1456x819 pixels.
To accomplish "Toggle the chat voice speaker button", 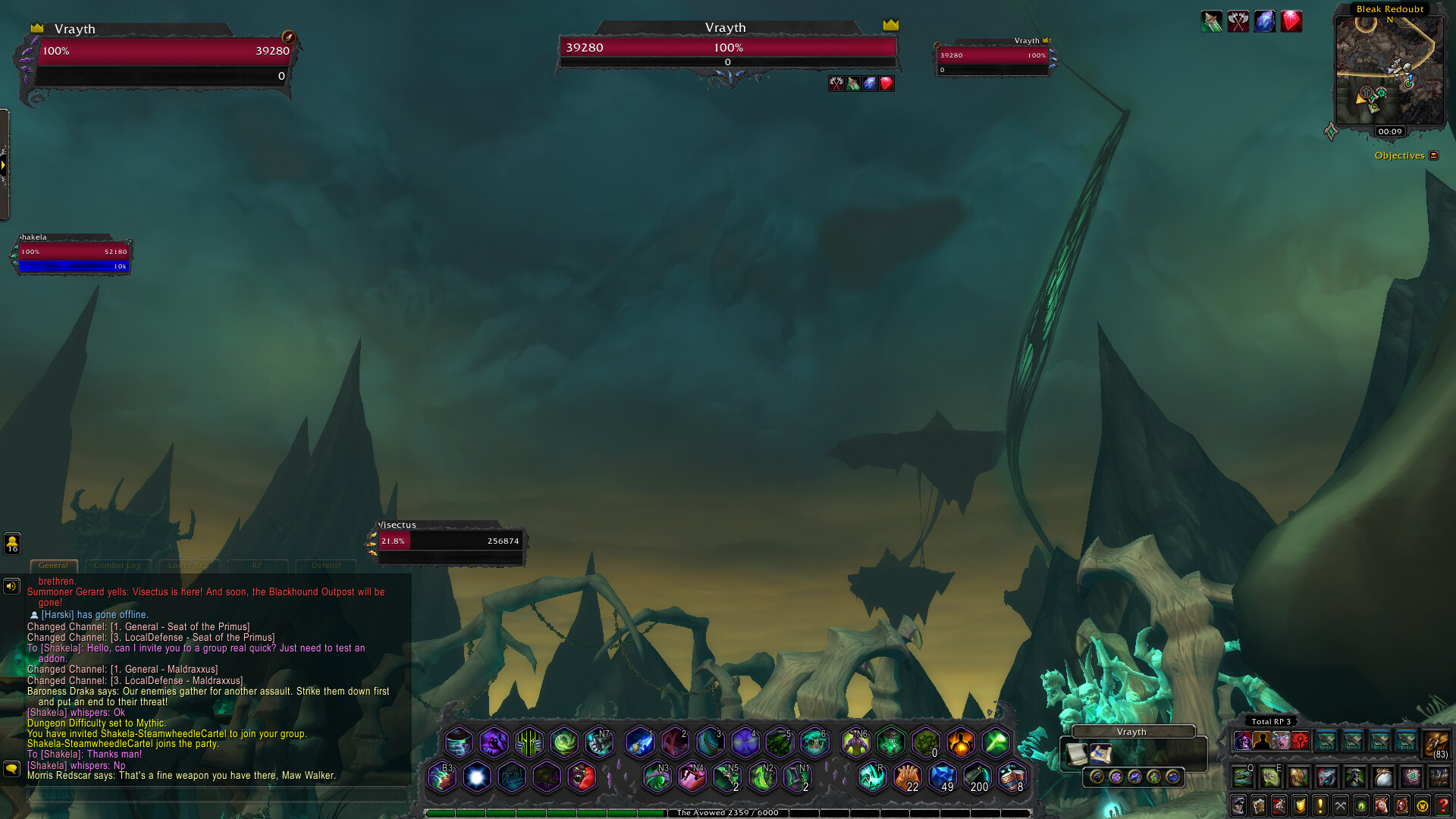I will pos(11,586).
